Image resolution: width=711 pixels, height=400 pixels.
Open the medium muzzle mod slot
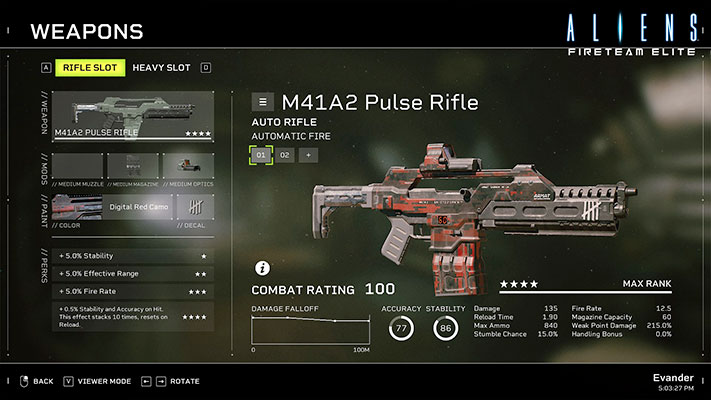pos(78,166)
